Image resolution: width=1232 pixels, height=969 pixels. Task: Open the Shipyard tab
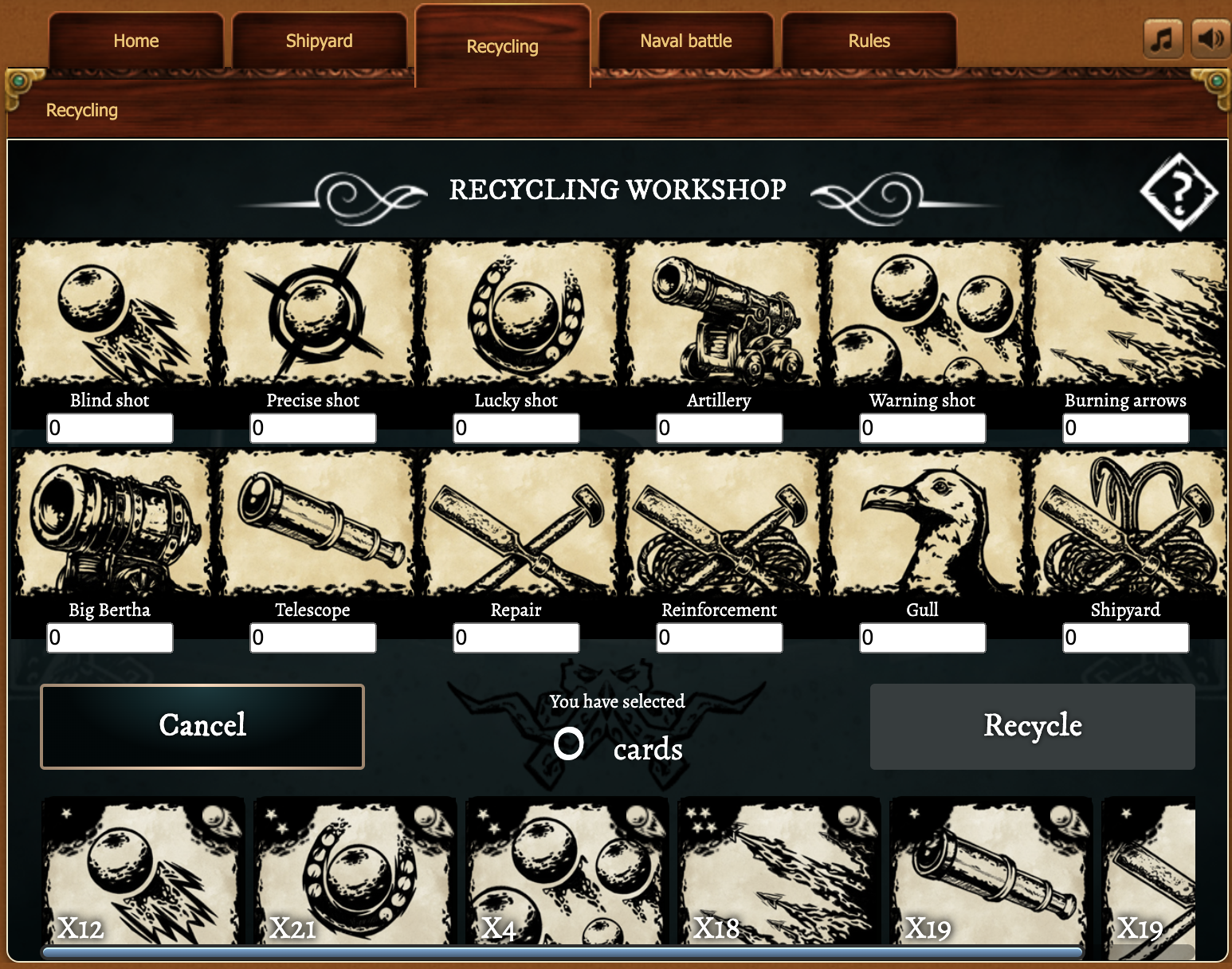(319, 41)
